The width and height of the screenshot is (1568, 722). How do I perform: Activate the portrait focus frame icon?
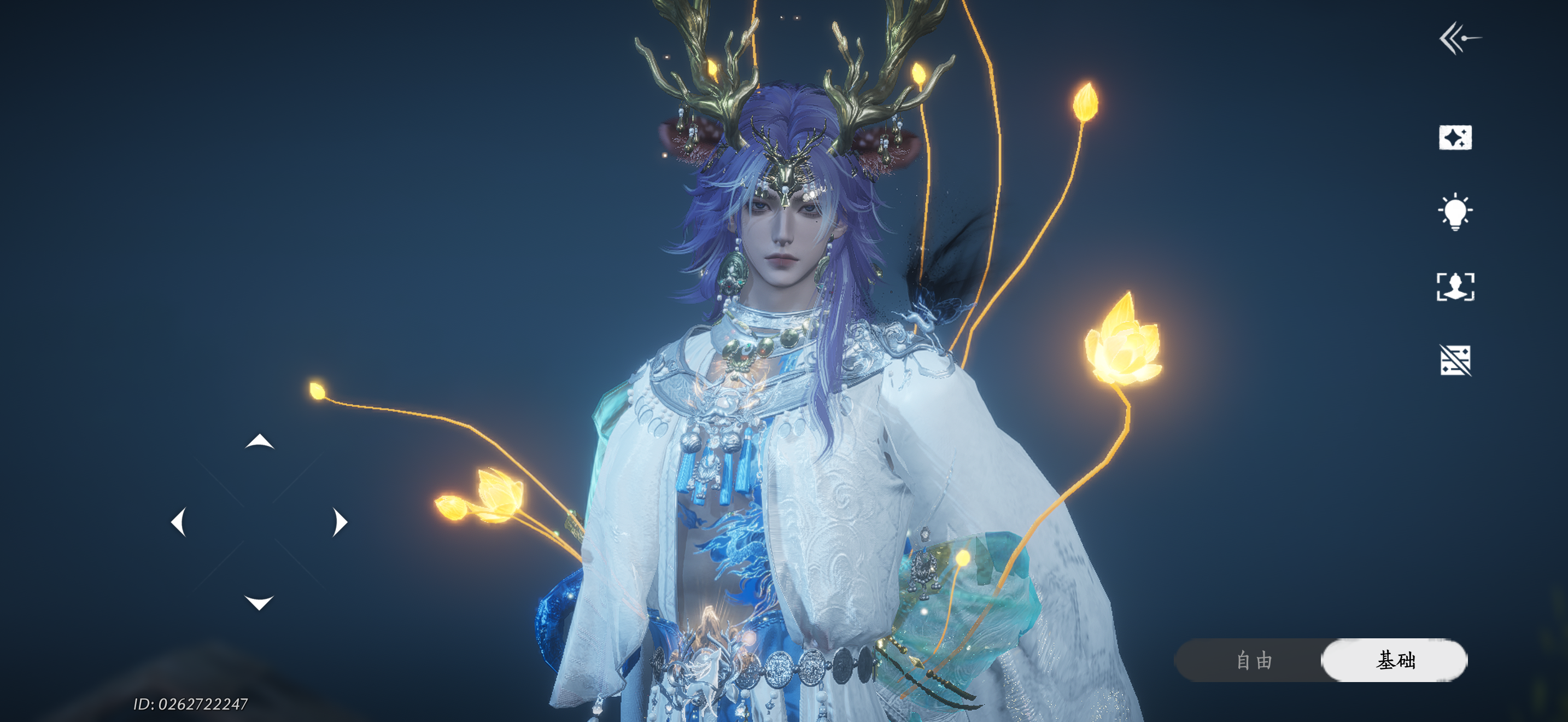(x=1455, y=286)
